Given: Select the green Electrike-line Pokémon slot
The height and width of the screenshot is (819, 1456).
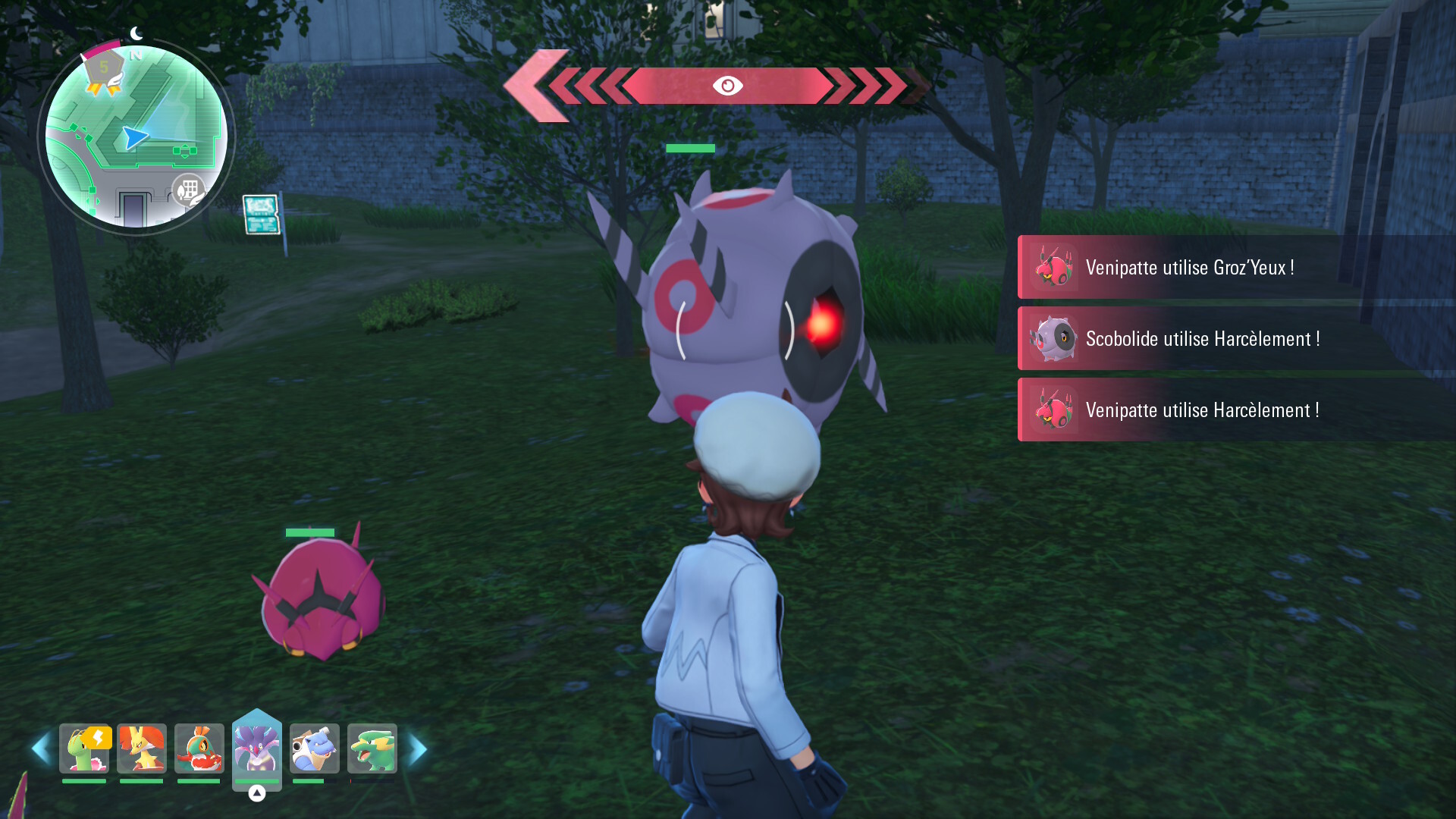Looking at the screenshot, I should 372,749.
